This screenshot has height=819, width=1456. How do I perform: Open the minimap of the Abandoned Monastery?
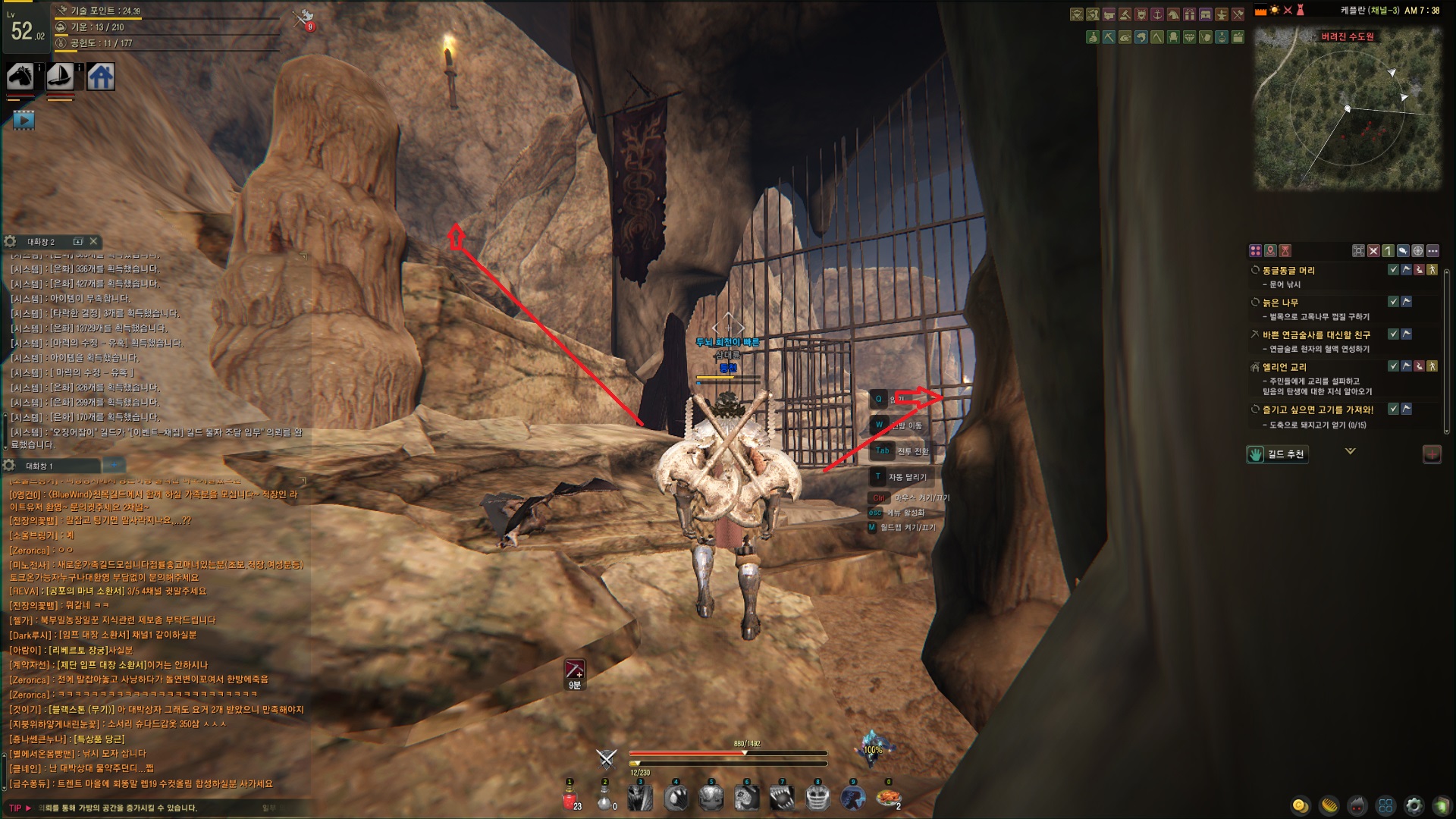(x=1348, y=110)
